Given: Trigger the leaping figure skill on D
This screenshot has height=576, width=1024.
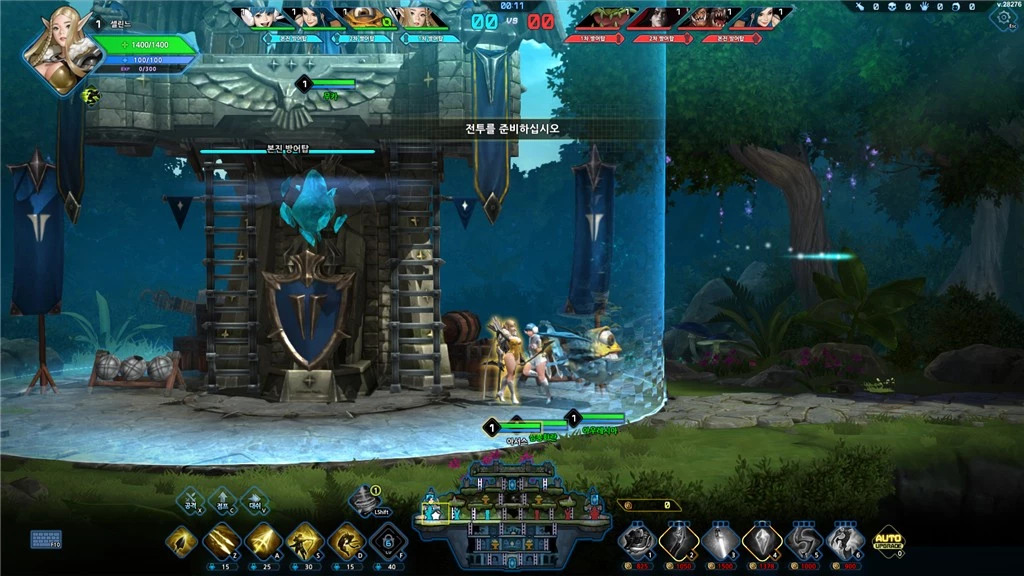Looking at the screenshot, I should tap(346, 541).
